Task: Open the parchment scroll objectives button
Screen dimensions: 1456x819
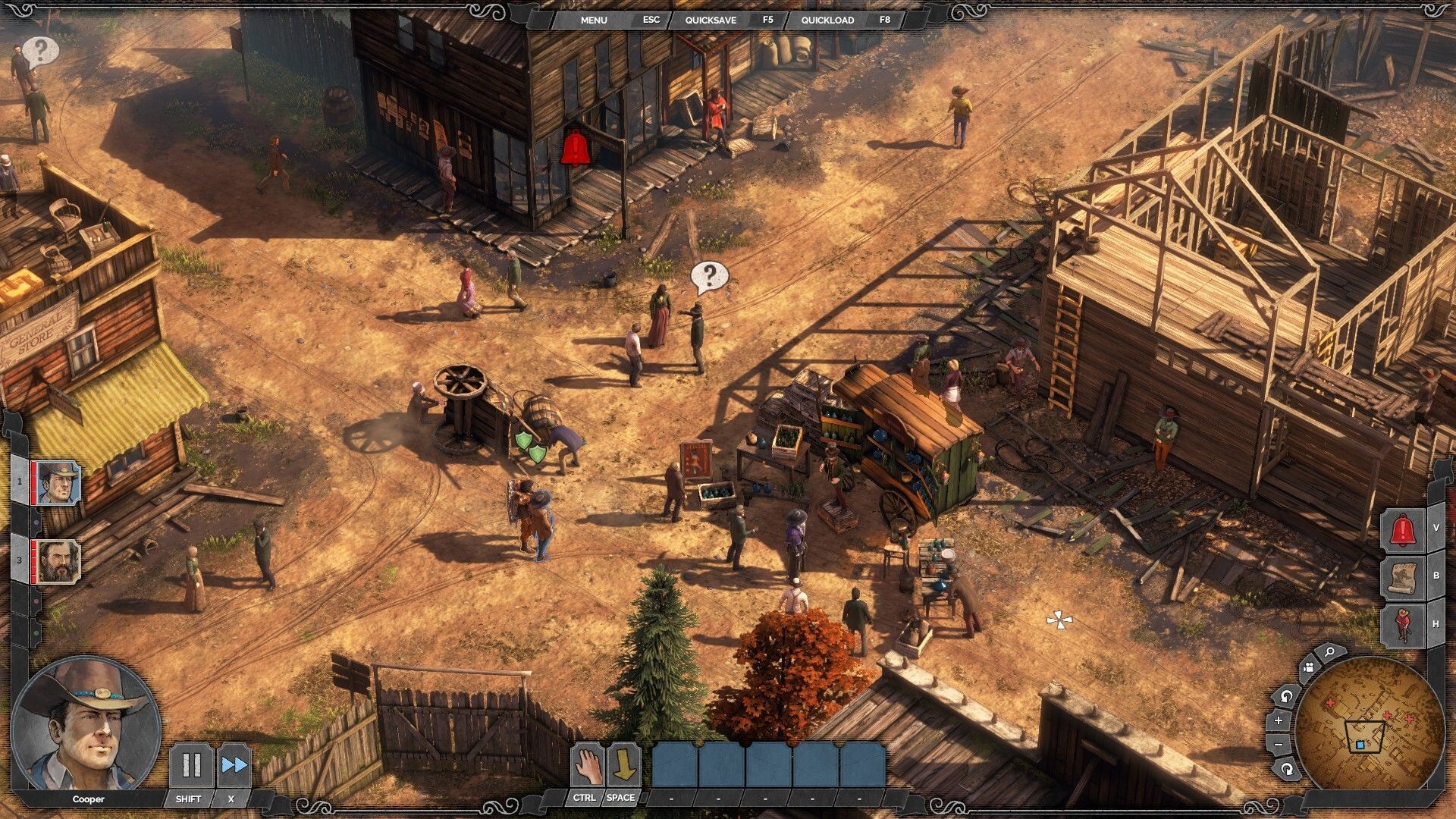Action: coord(1402,577)
